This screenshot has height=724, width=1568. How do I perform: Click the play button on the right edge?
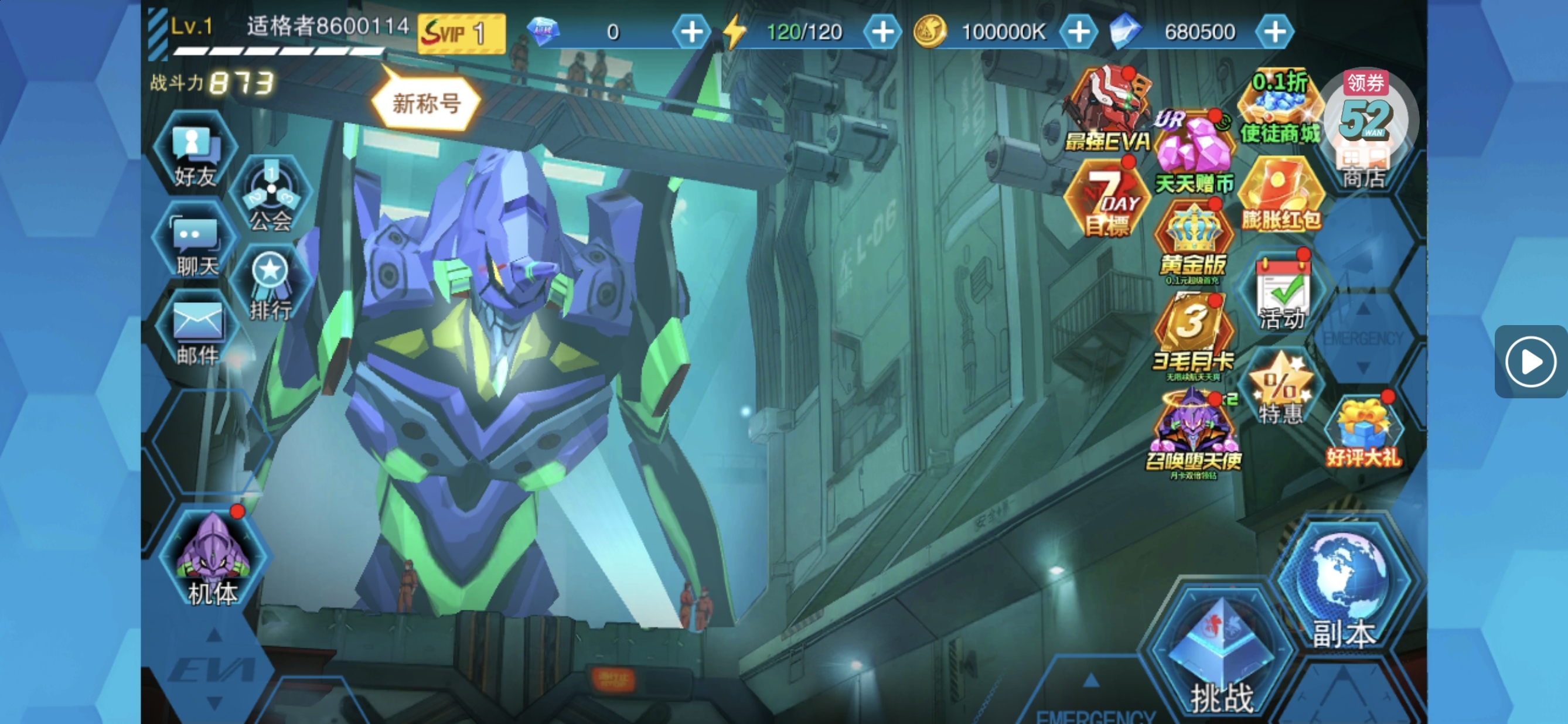[x=1530, y=361]
